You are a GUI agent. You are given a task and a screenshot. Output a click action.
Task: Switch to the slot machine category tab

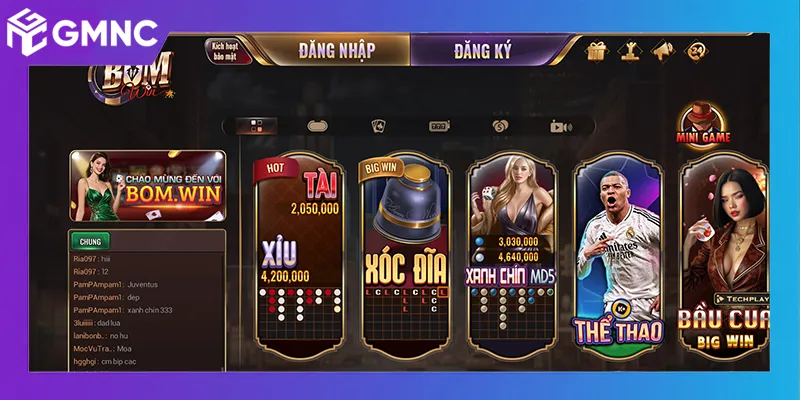(x=438, y=126)
